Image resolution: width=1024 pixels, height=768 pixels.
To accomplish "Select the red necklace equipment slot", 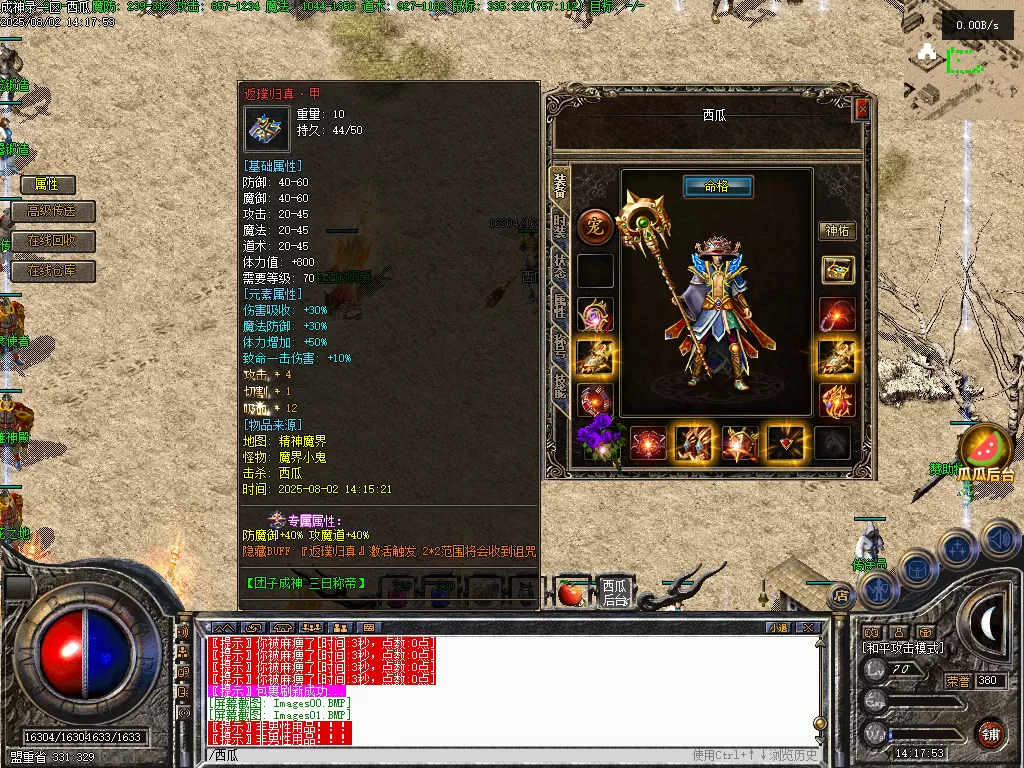I will [x=837, y=314].
